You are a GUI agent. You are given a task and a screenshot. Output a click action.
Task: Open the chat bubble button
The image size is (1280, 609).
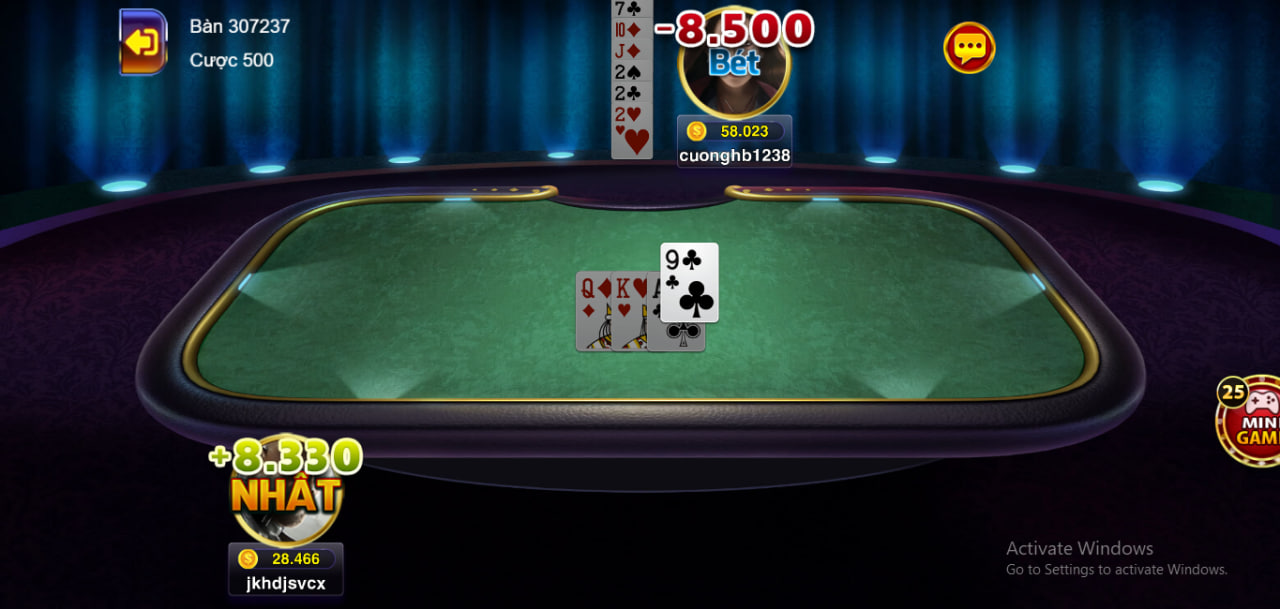(969, 47)
